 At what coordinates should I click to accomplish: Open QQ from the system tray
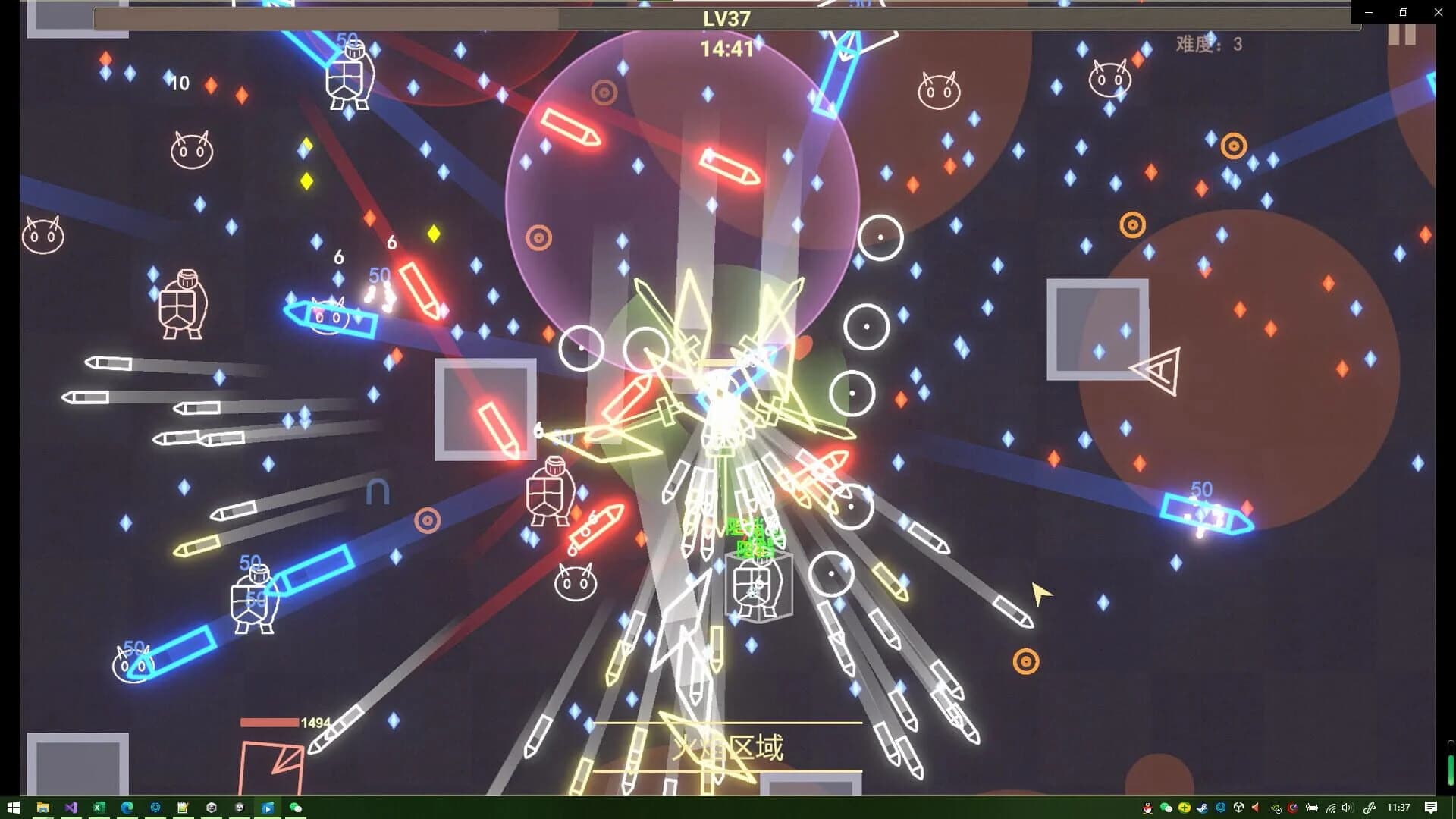(x=1148, y=808)
